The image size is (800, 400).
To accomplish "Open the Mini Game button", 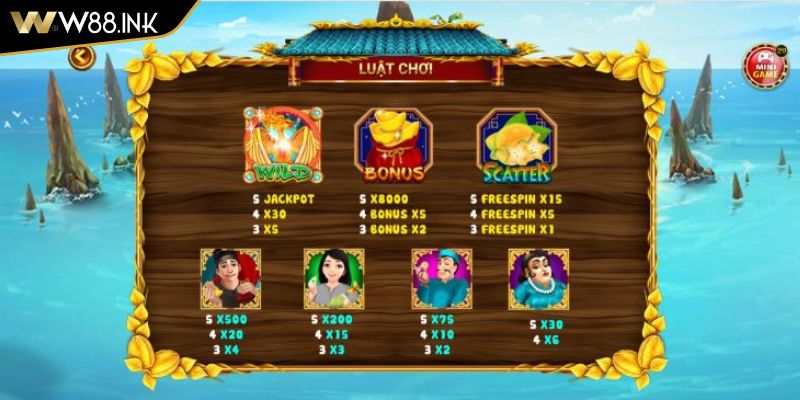I will 765,63.
